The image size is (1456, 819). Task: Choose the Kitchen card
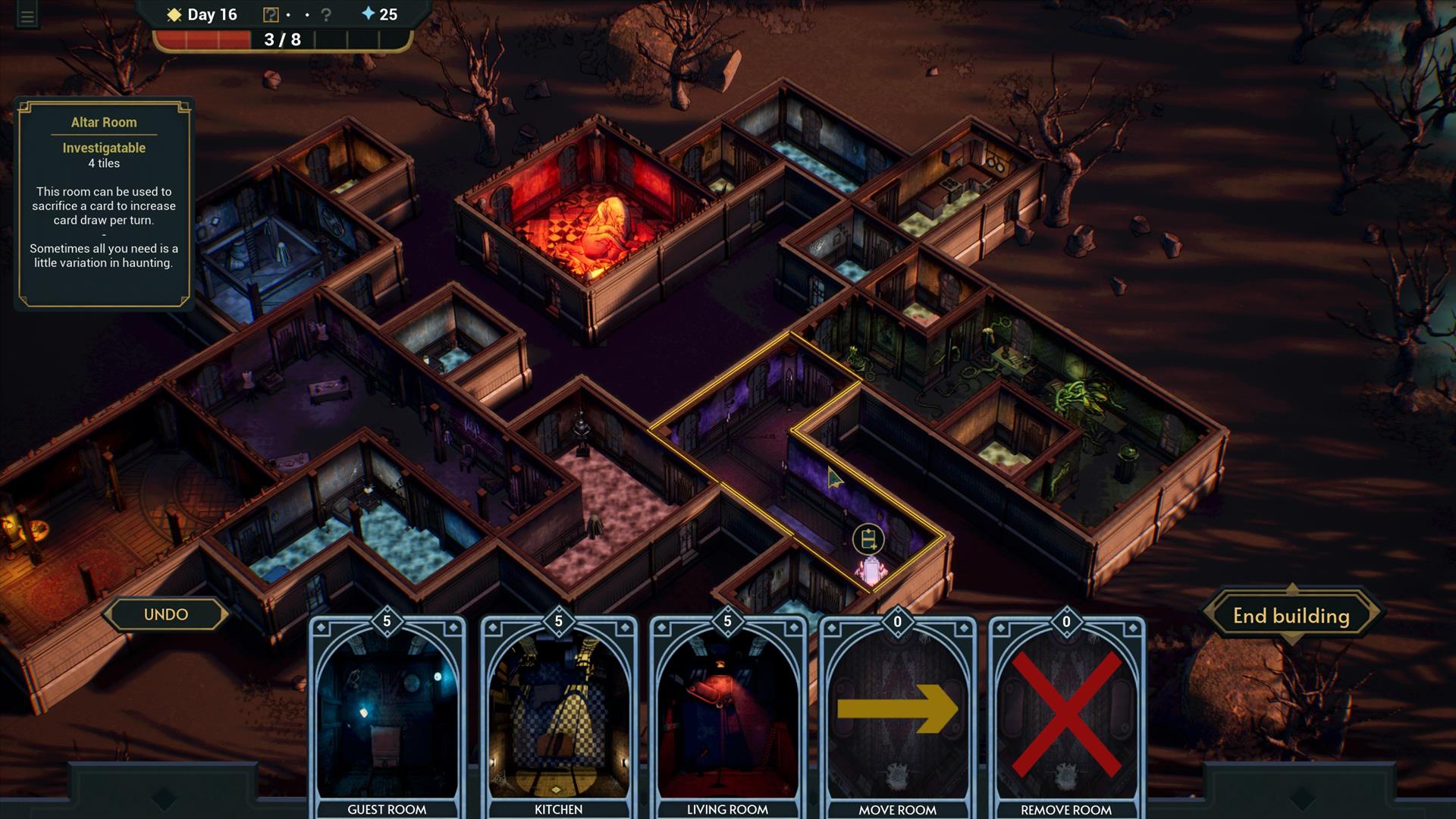[x=558, y=717]
